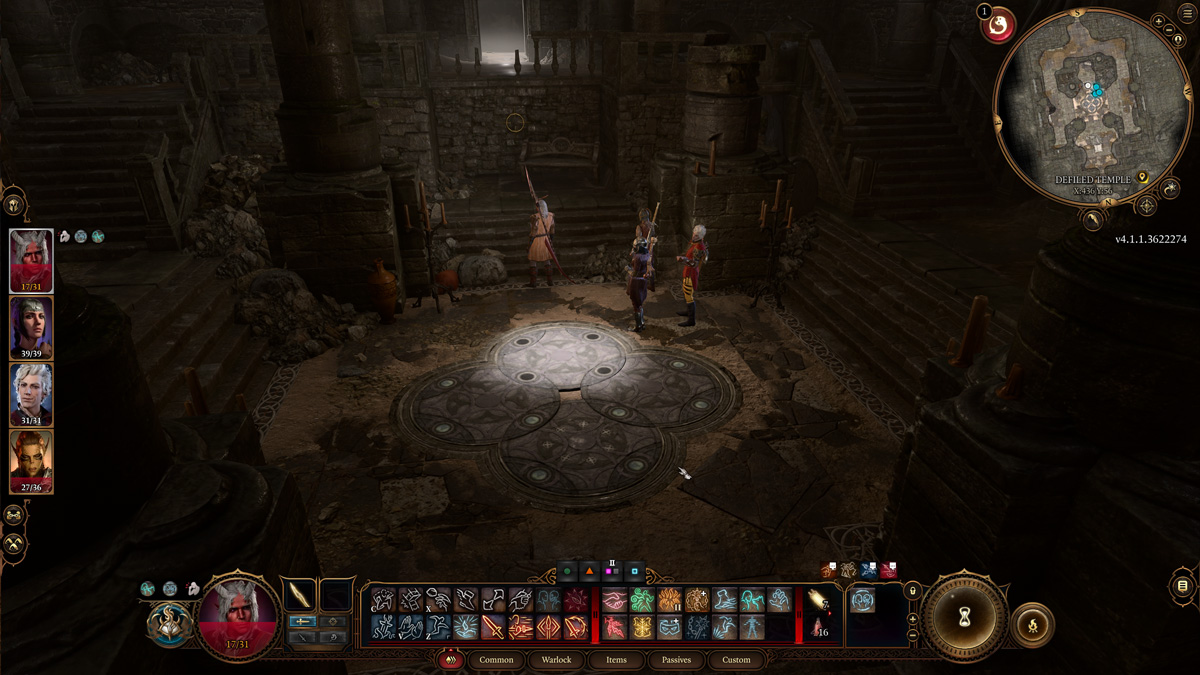Select the white-haired 31/31 companion portrait
1200x675 pixels.
click(31, 394)
